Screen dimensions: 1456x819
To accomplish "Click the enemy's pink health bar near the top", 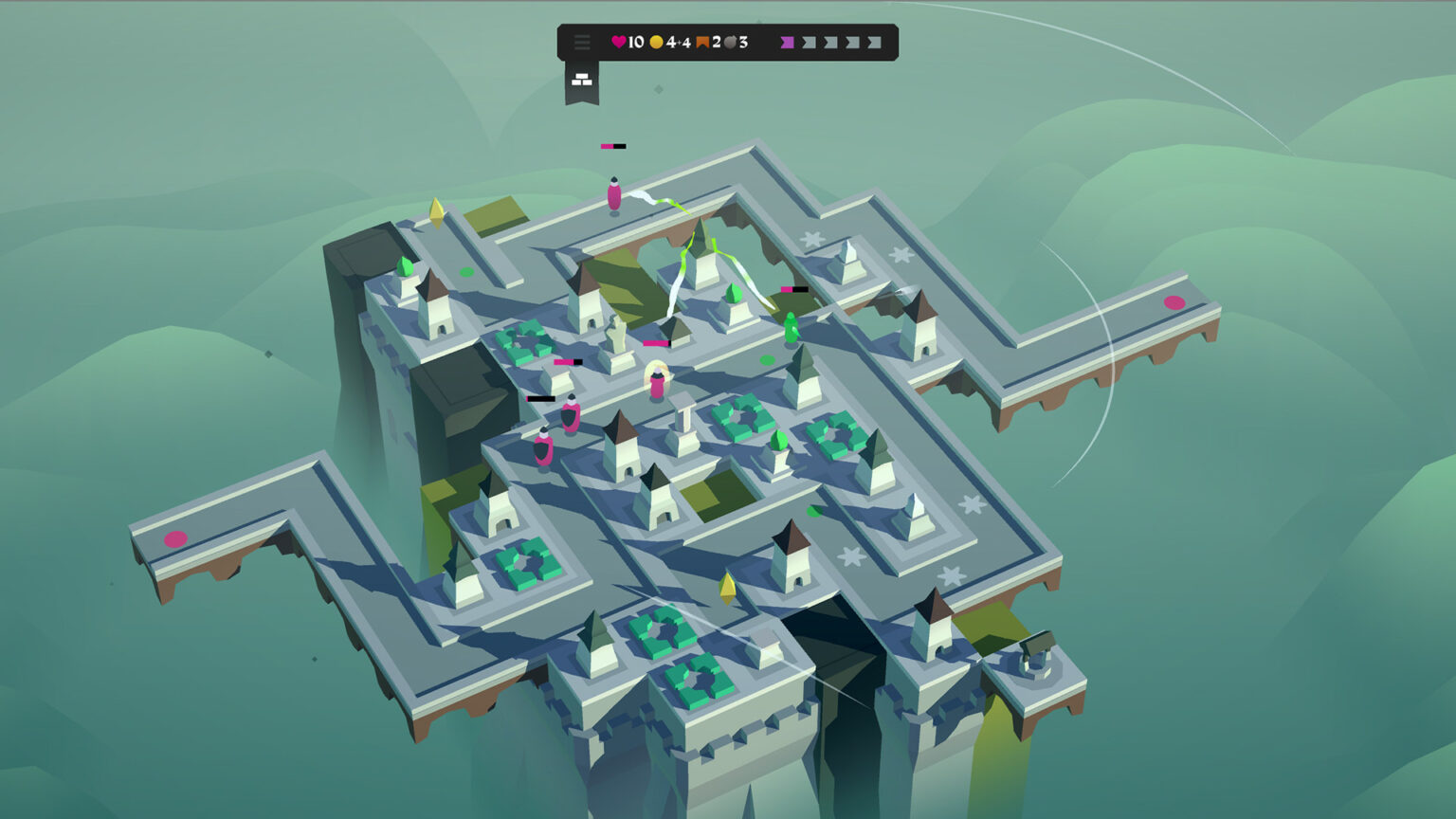I will pyautogui.click(x=612, y=147).
